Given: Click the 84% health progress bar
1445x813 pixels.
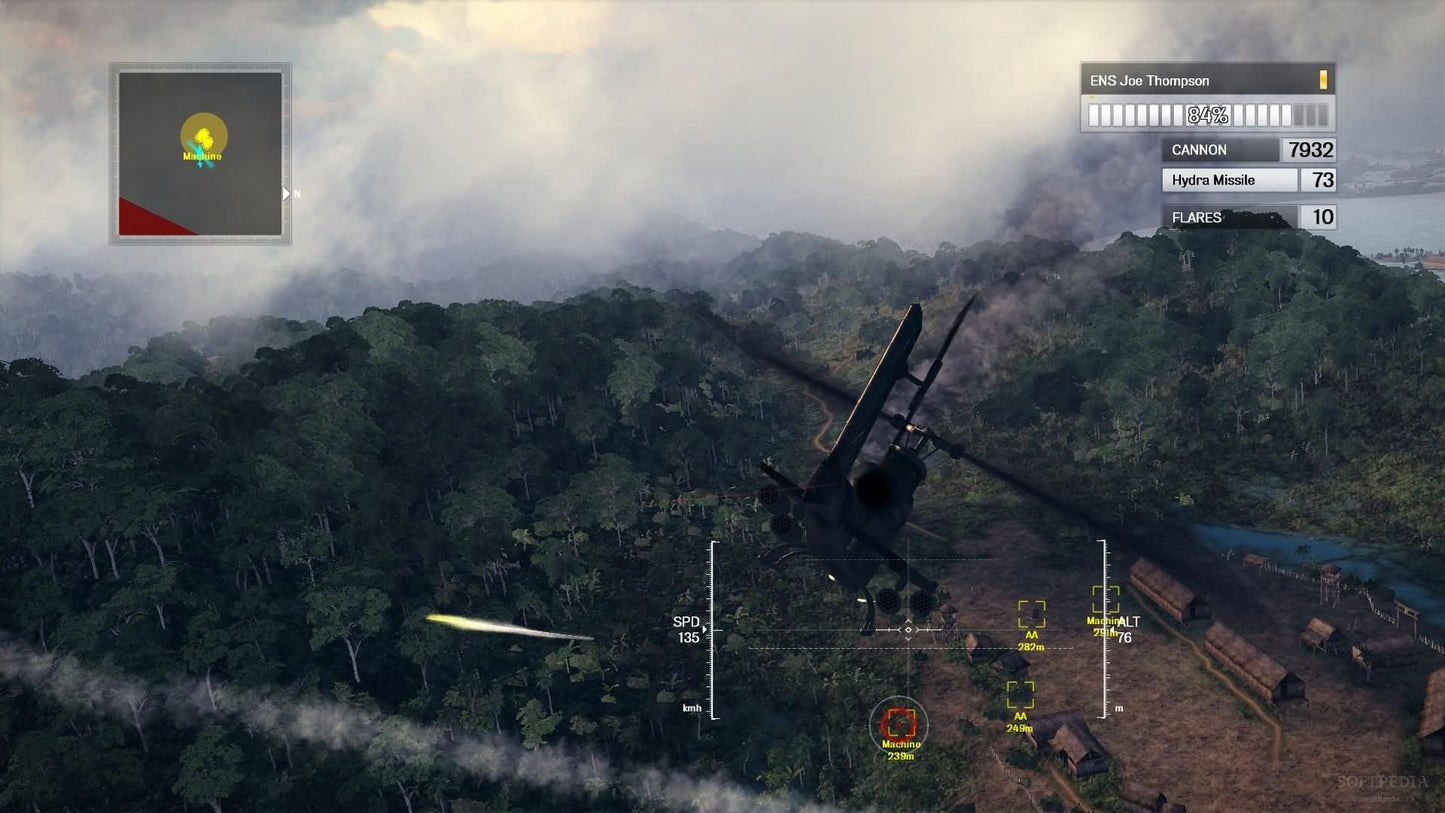Looking at the screenshot, I should [1207, 115].
